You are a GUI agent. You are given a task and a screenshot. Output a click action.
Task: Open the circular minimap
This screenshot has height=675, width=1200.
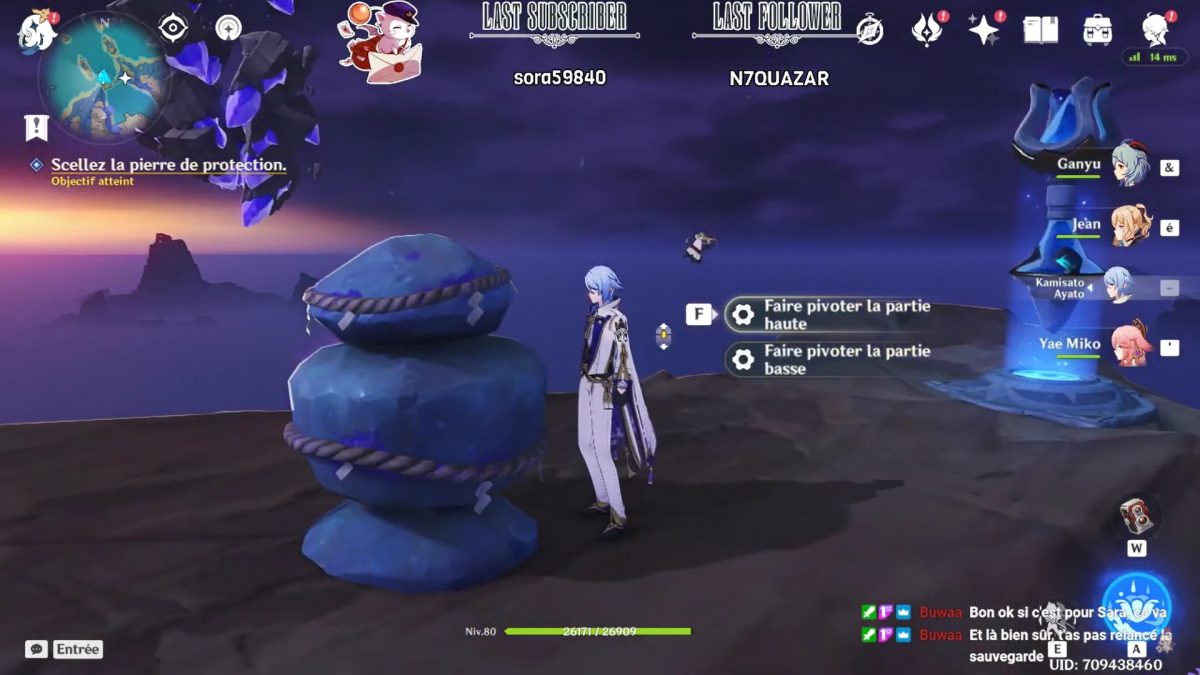(x=101, y=77)
